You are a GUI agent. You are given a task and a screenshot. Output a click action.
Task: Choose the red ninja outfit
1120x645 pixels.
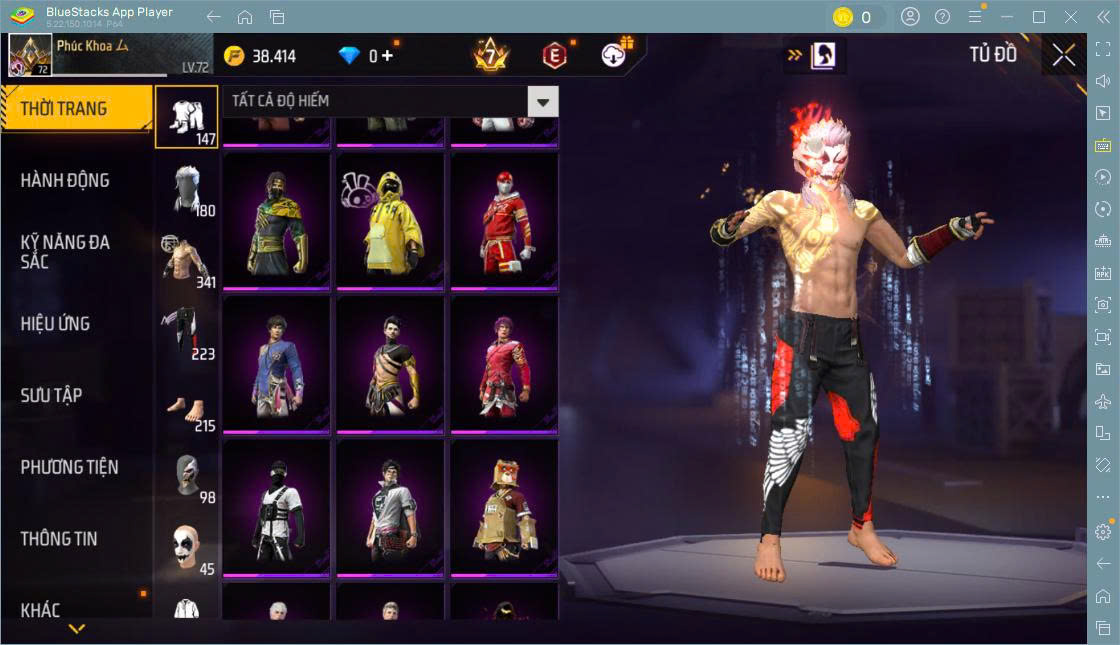coord(504,220)
